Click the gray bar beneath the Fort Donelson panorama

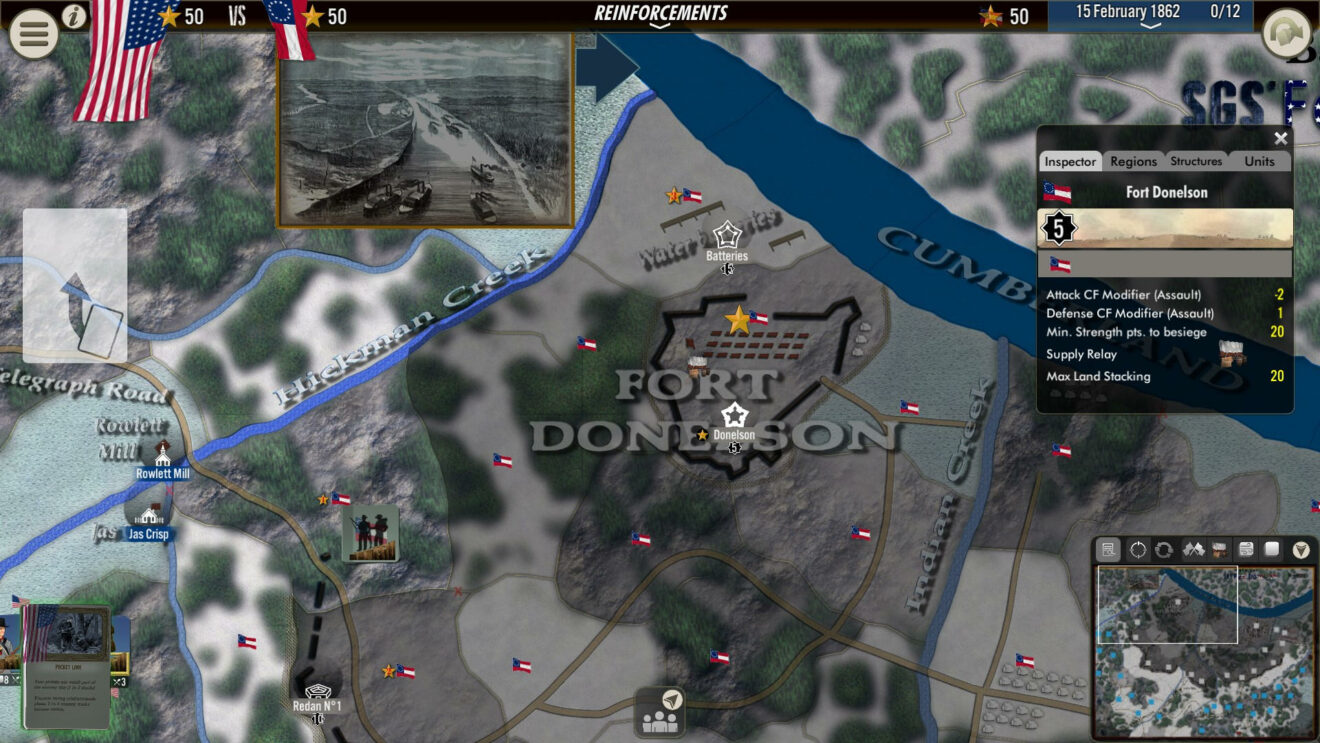1168,262
